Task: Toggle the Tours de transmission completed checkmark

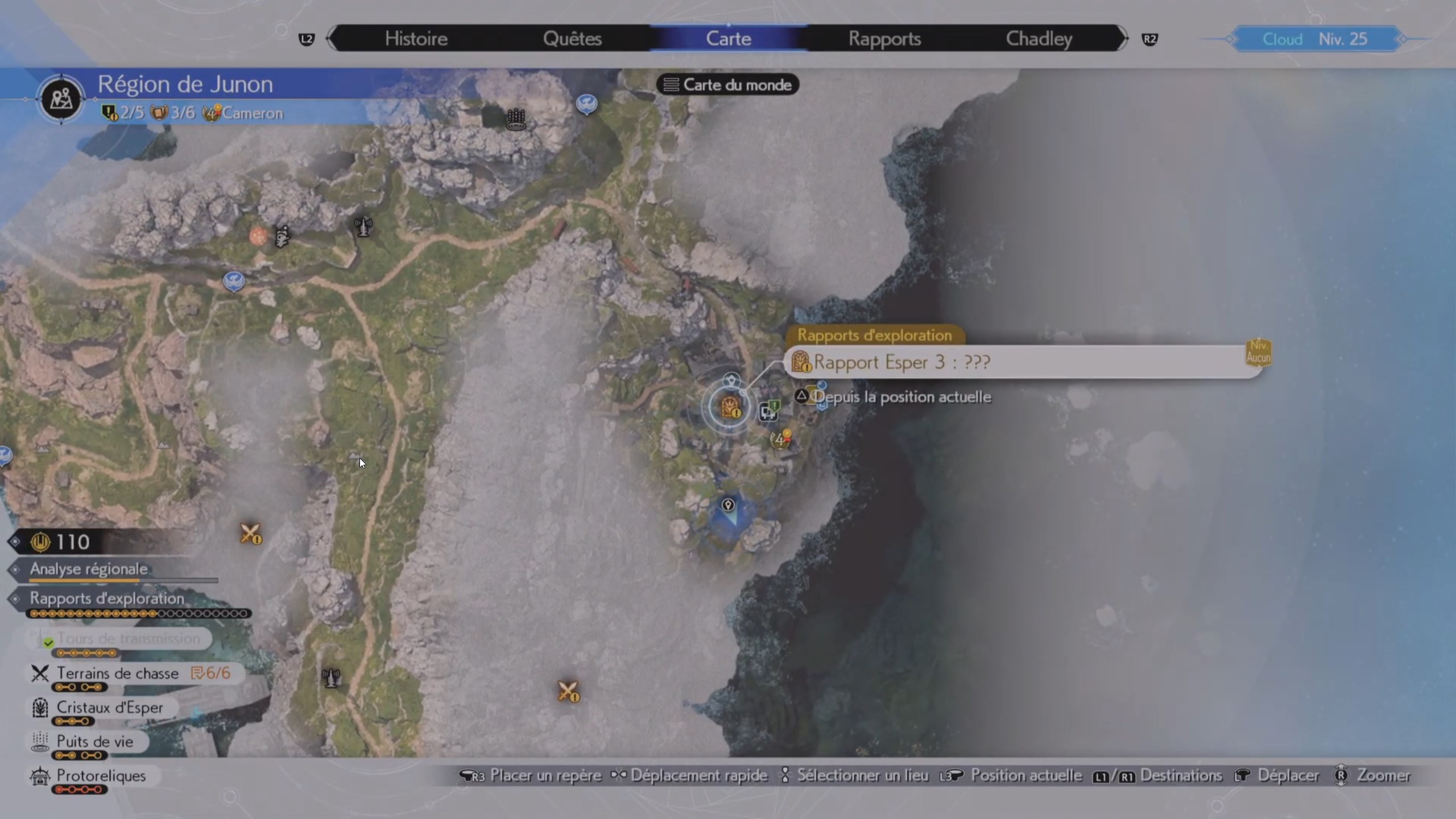Action: (x=48, y=643)
